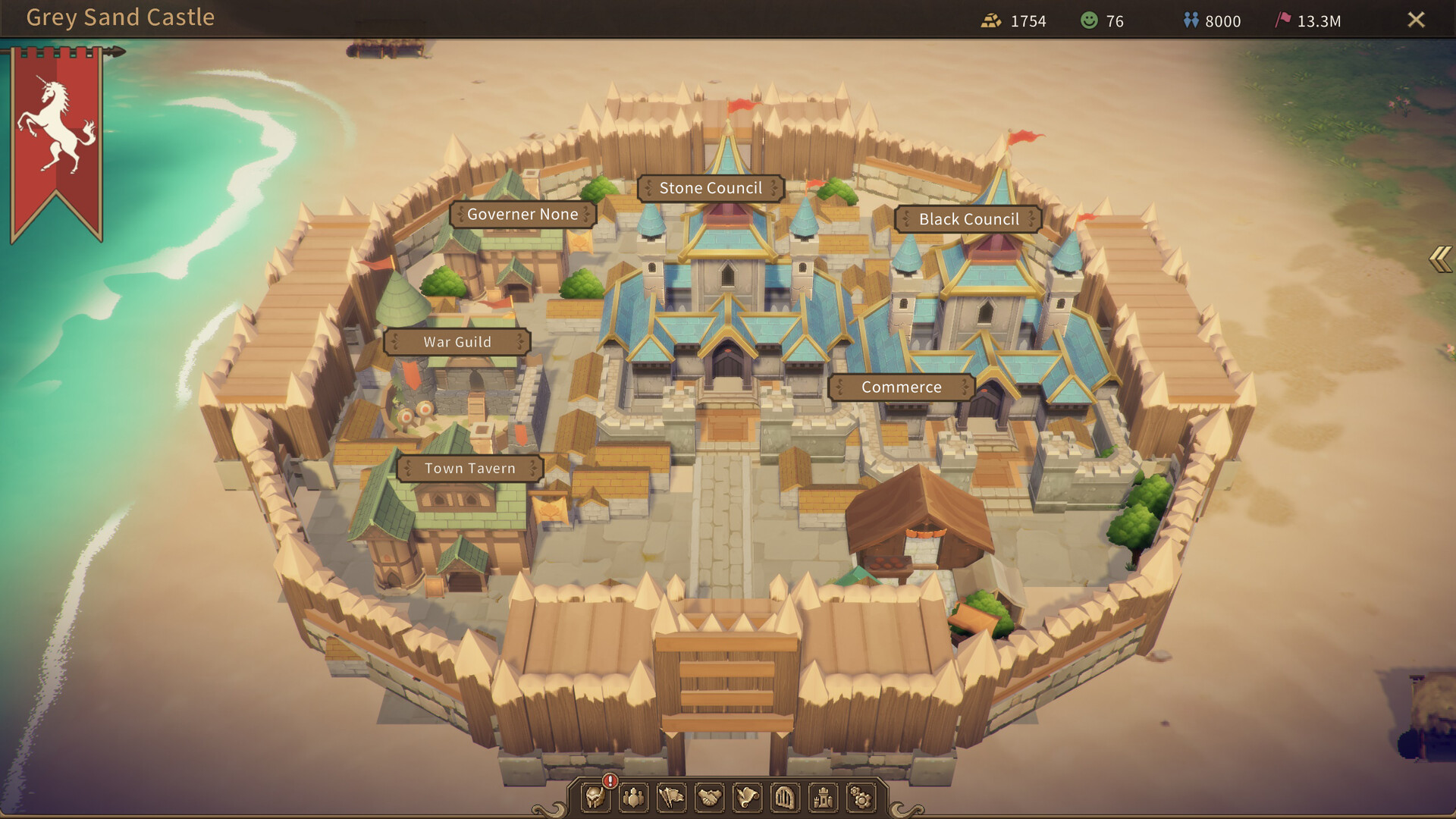The width and height of the screenshot is (1456, 819).
Task: Open the portcullis garrison panel
Action: [786, 798]
